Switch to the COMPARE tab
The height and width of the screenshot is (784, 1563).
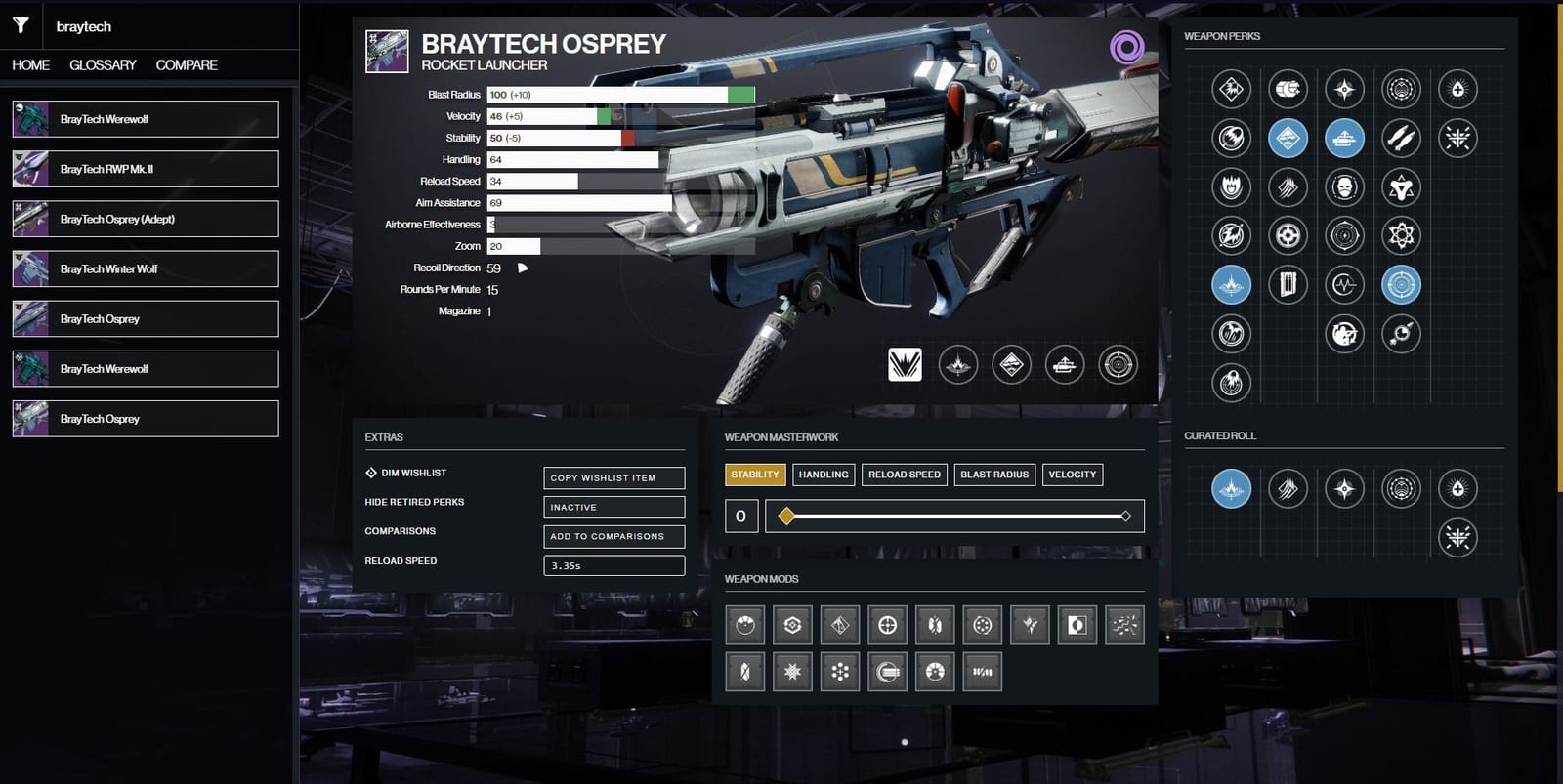(x=186, y=64)
